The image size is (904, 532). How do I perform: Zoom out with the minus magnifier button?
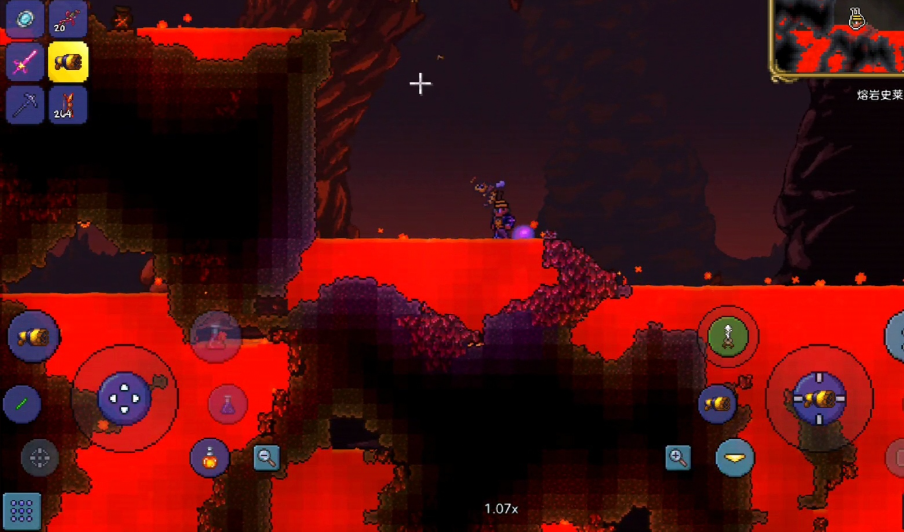pos(266,457)
